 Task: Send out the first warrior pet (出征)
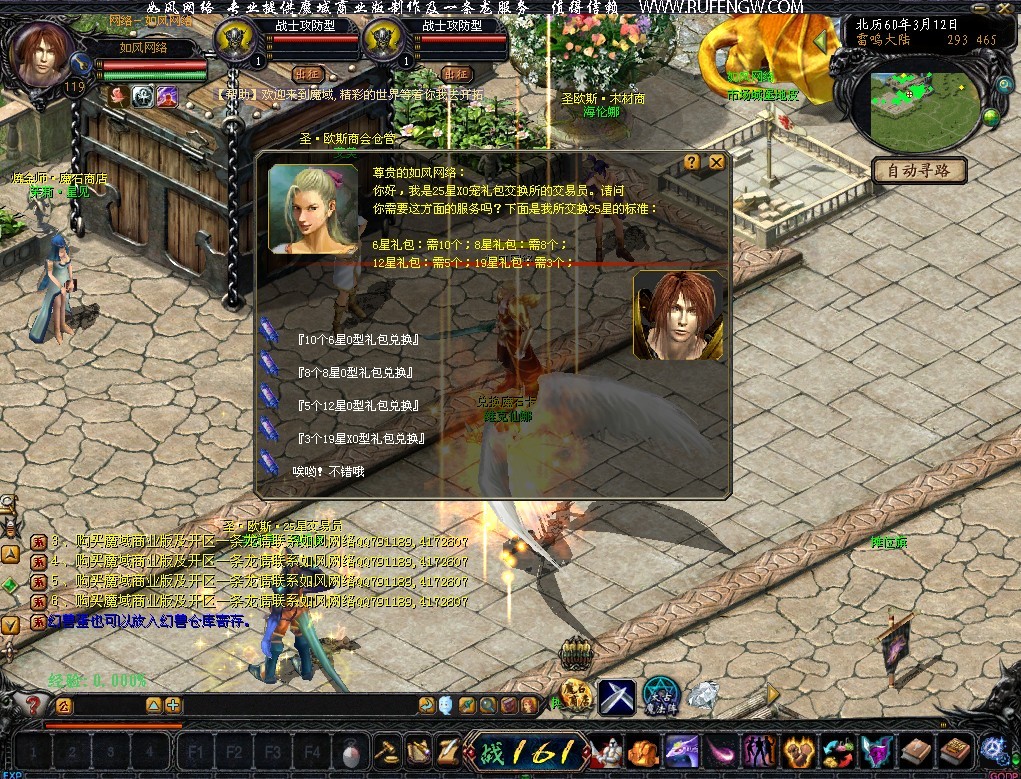pos(307,74)
